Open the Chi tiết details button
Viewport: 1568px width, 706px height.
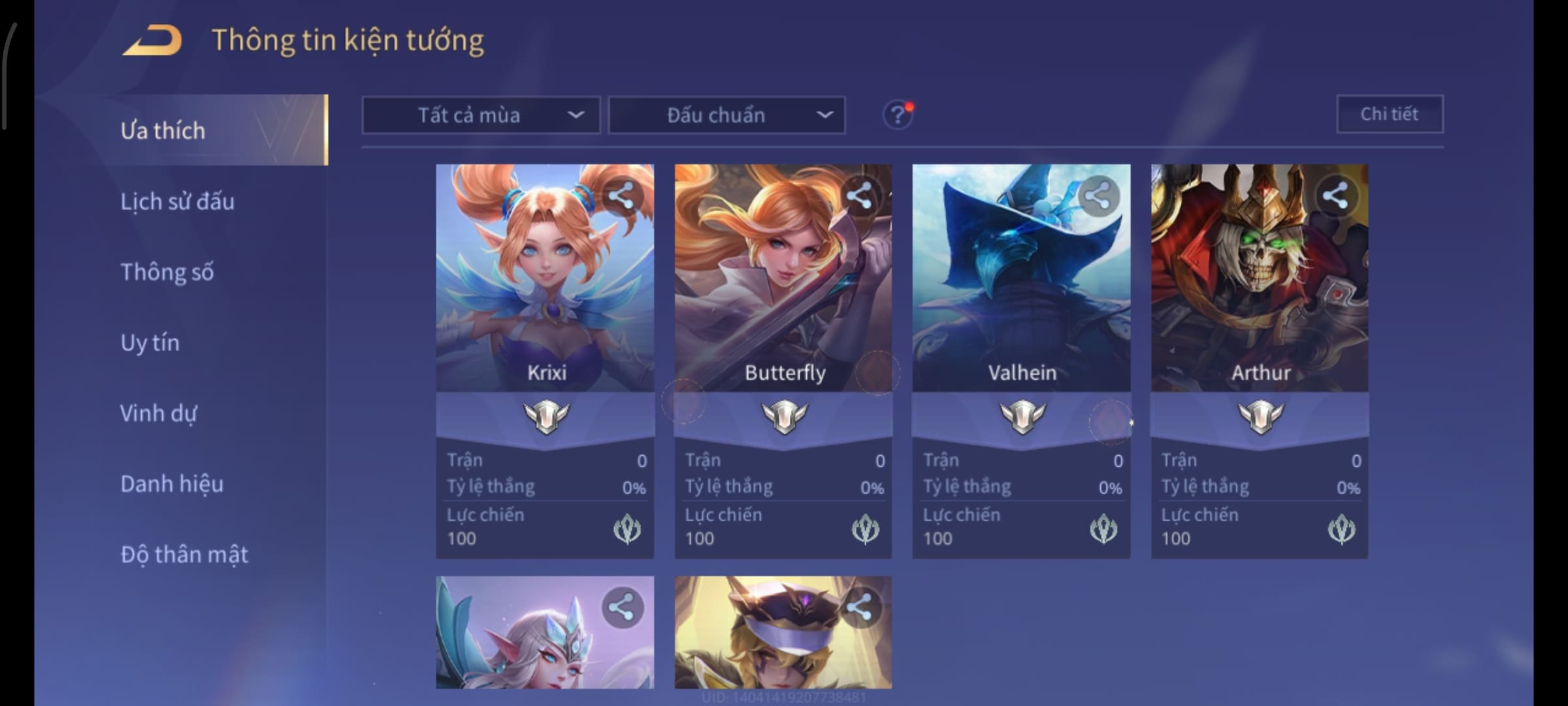click(1390, 114)
